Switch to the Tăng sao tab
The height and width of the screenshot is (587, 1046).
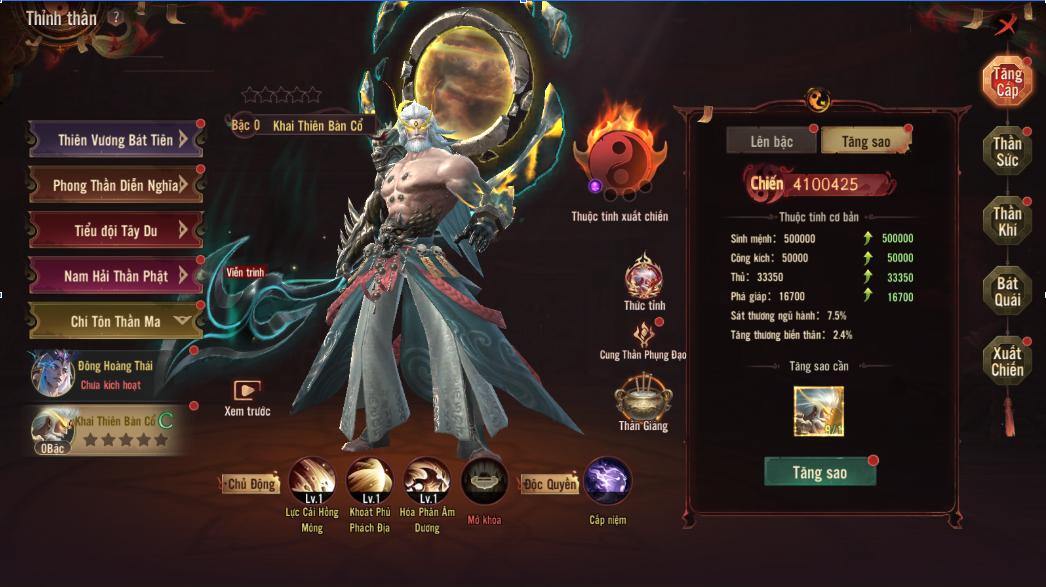(865, 142)
